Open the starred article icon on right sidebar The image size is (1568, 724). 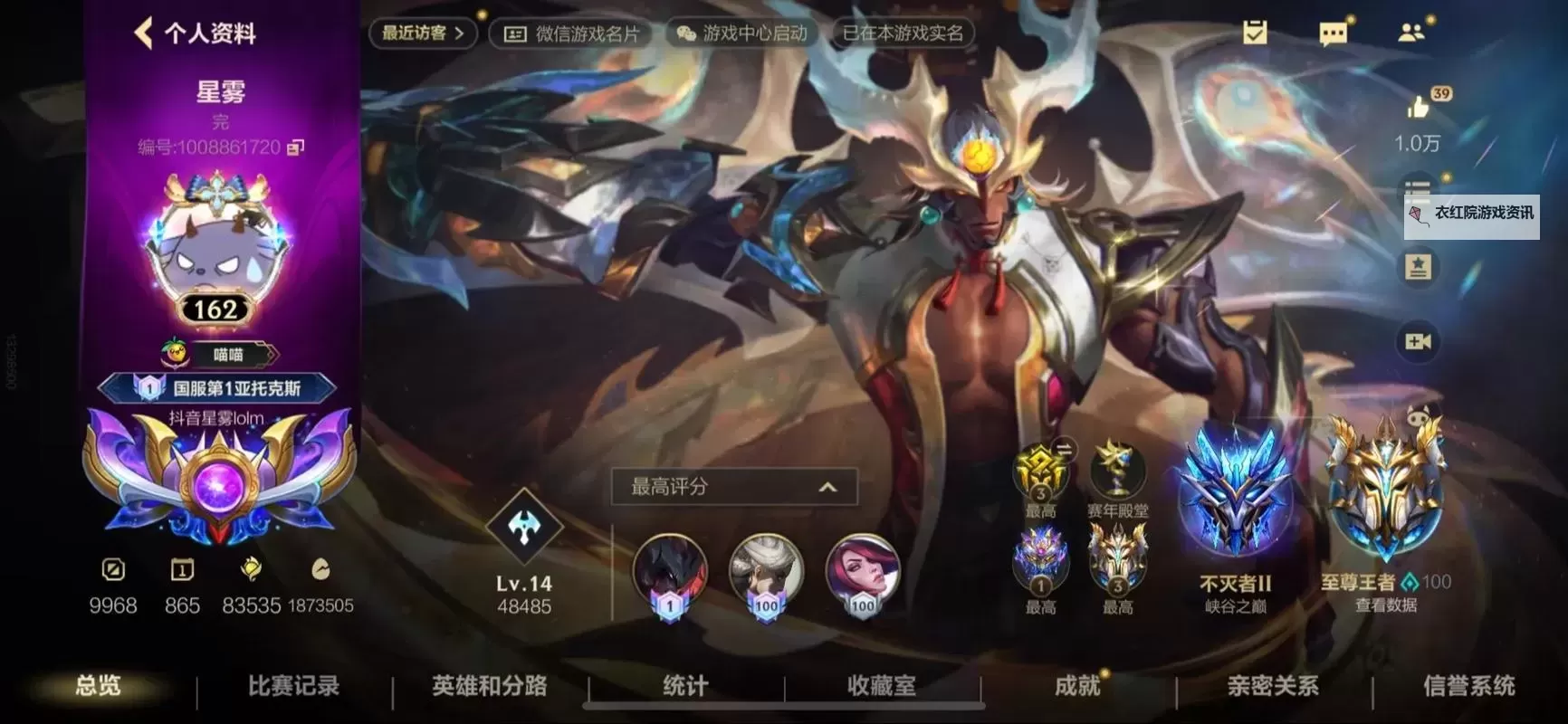[1419, 265]
